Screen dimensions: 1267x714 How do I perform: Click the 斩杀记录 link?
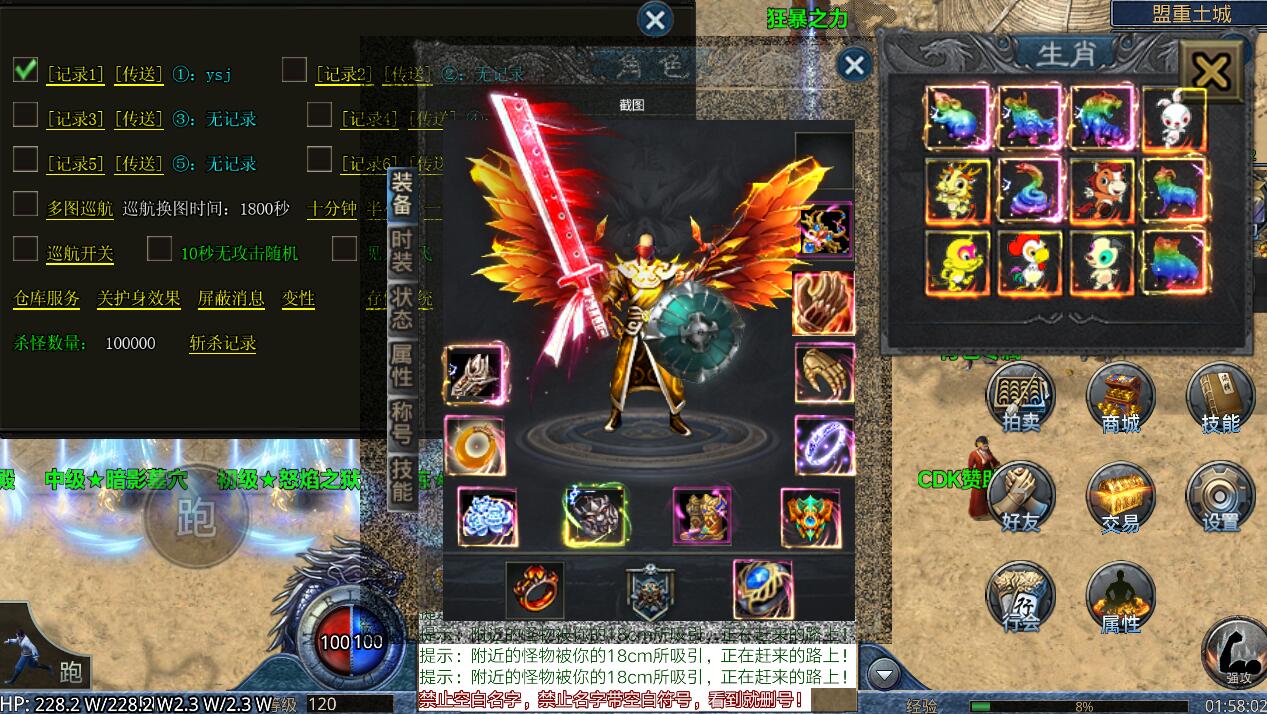(223, 343)
